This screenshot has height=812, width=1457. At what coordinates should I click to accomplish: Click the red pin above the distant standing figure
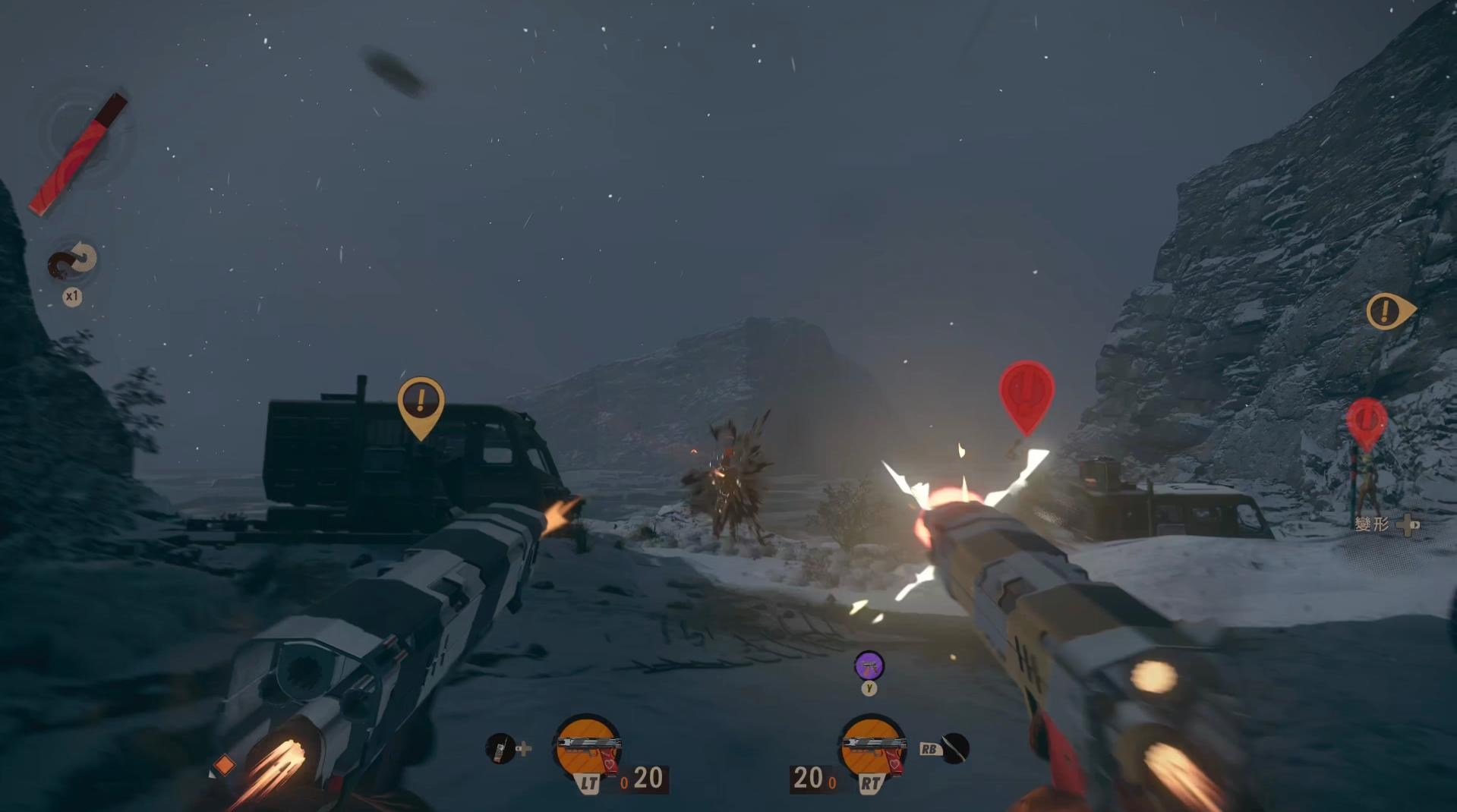pyautogui.click(x=1367, y=420)
